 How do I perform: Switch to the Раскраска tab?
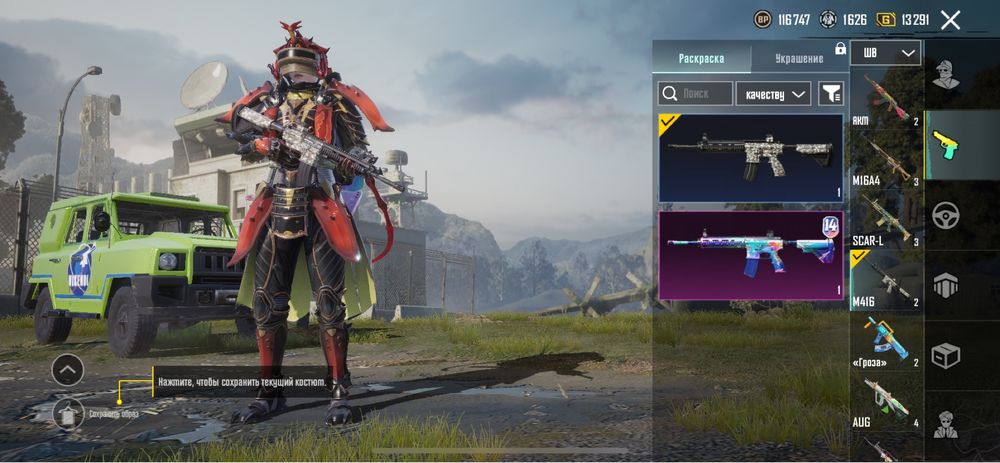701,58
